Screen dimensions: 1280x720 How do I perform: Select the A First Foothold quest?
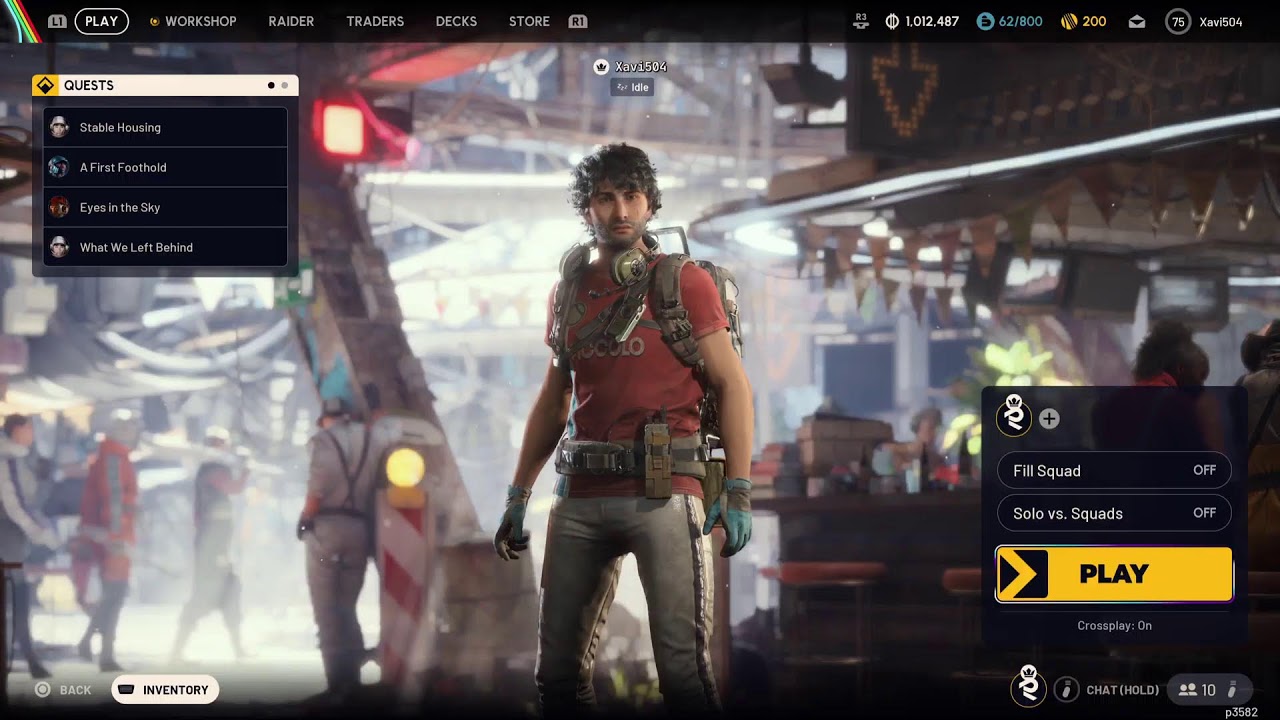click(165, 167)
